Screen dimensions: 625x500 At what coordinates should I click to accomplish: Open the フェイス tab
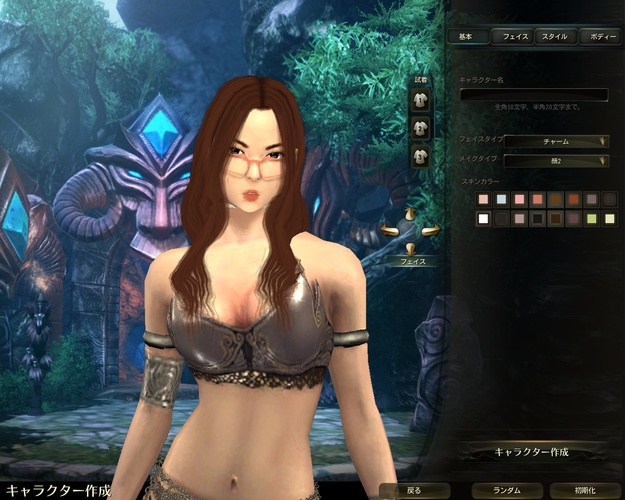point(515,36)
